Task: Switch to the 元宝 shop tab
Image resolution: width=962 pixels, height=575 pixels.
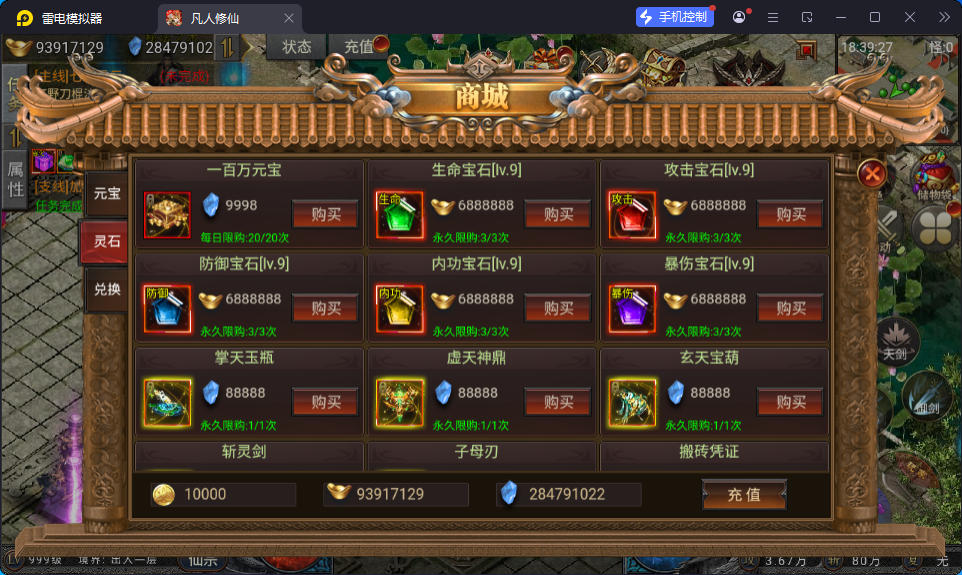Action: tap(107, 193)
